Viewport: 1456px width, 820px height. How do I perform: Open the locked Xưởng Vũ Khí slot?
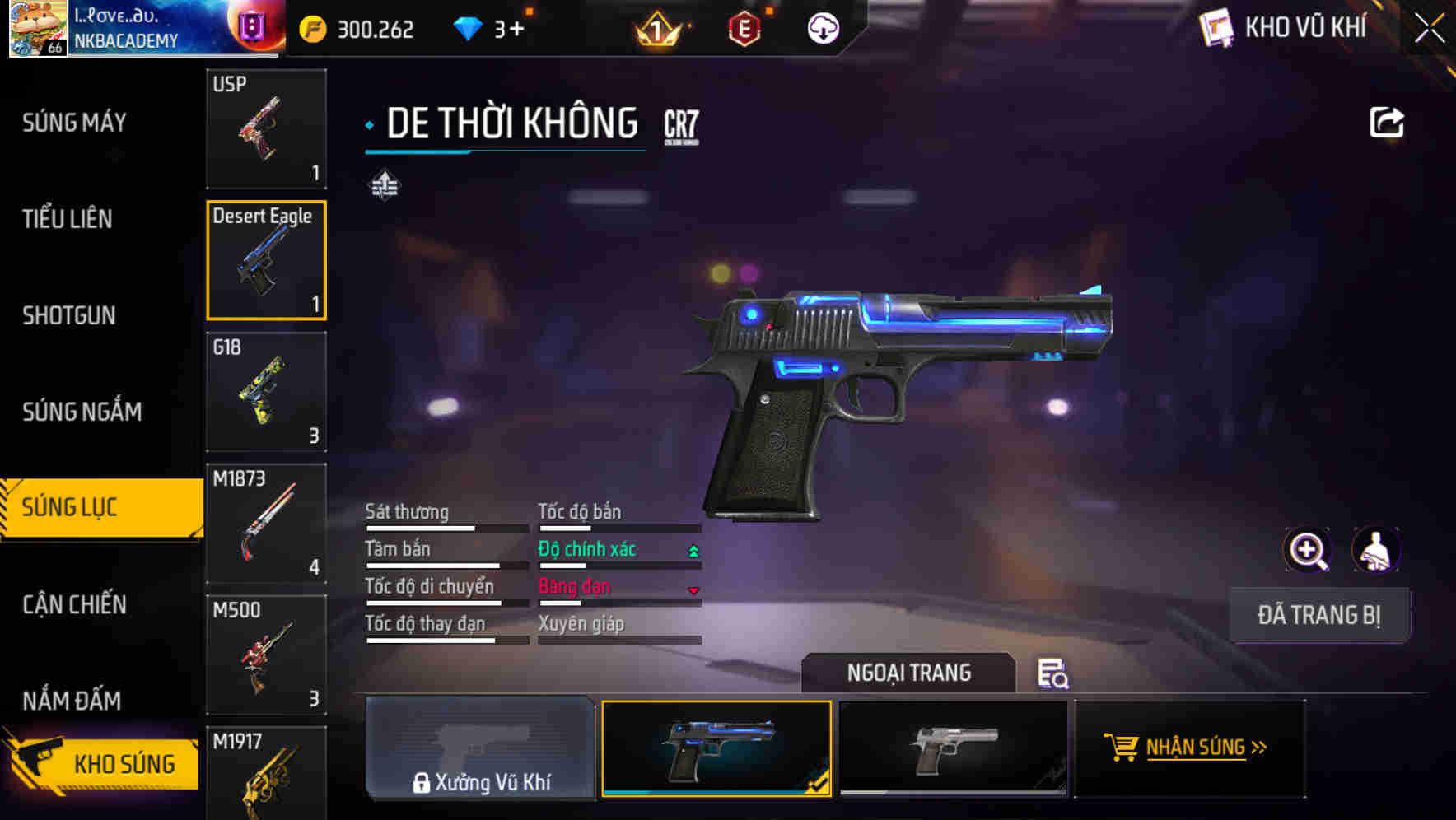pos(481,749)
